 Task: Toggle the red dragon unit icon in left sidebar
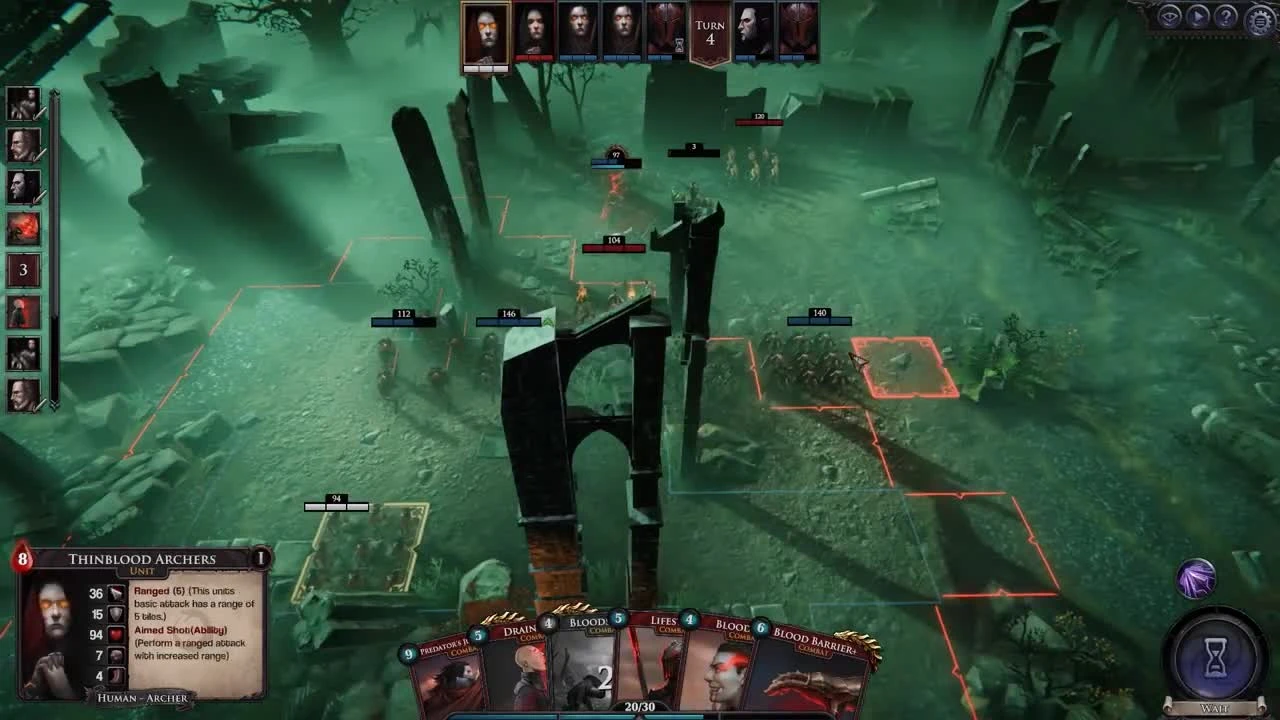[x=22, y=227]
